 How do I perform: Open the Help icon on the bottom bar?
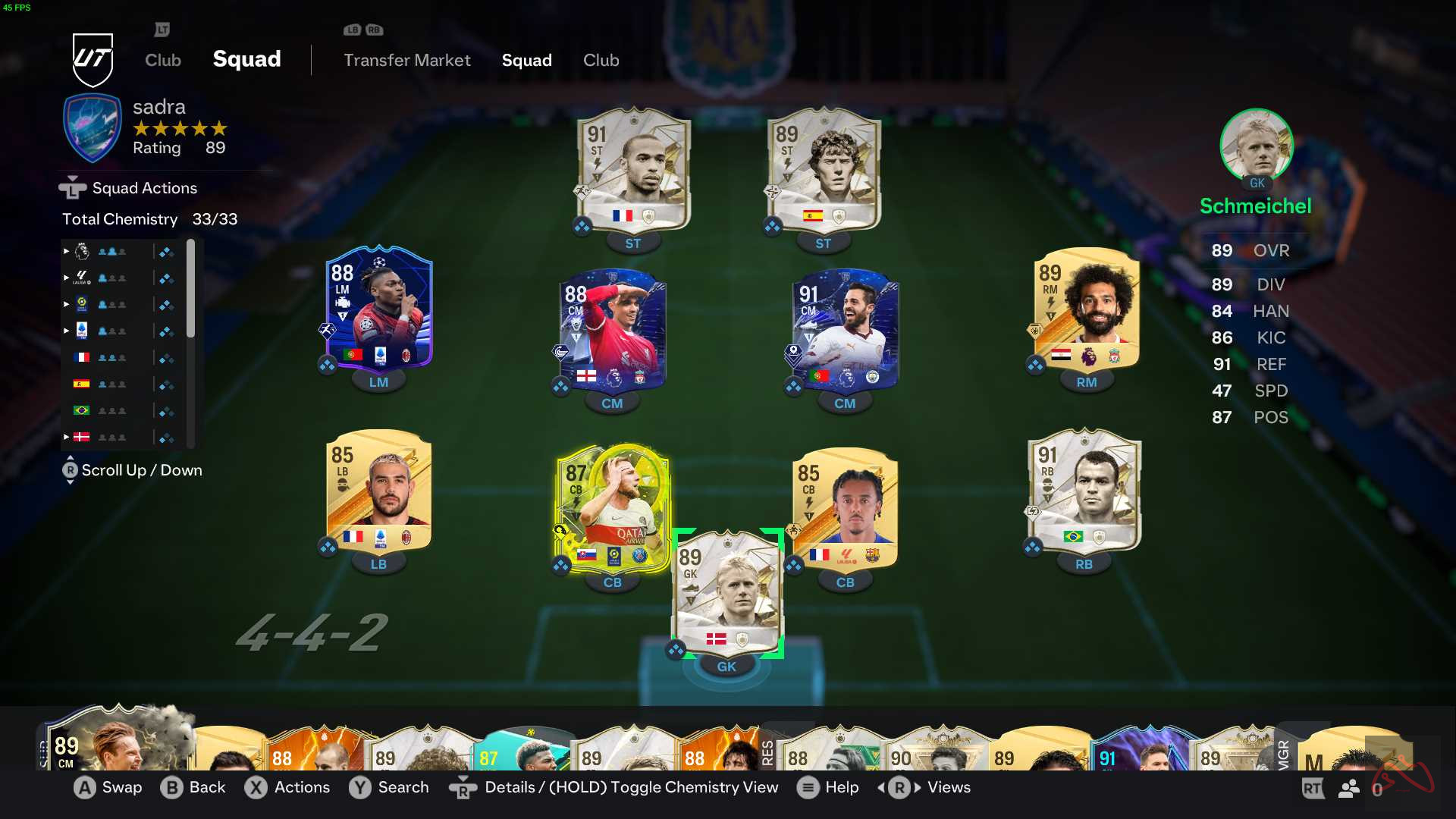pos(808,788)
